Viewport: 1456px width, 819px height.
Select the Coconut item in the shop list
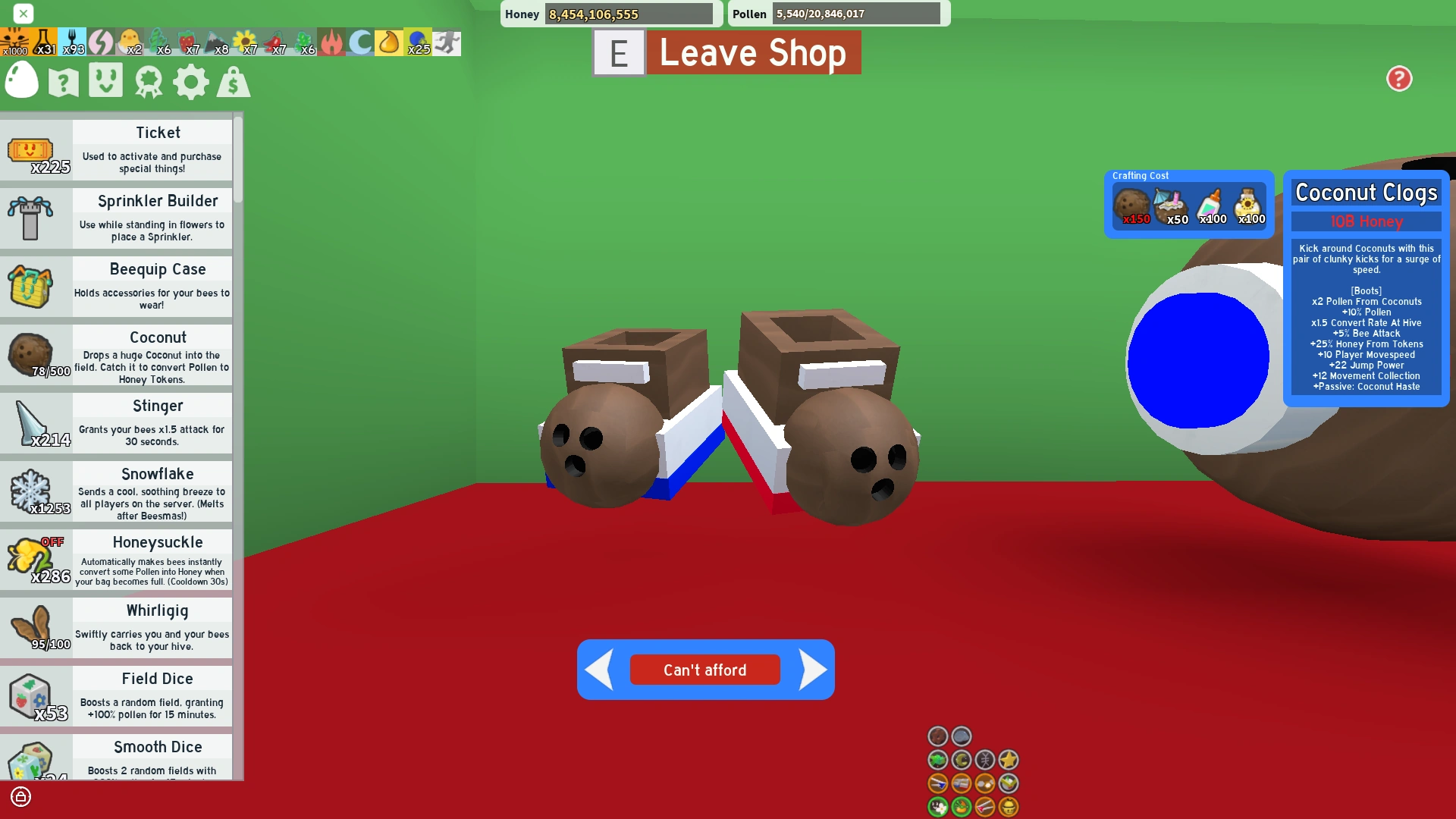click(x=32, y=354)
